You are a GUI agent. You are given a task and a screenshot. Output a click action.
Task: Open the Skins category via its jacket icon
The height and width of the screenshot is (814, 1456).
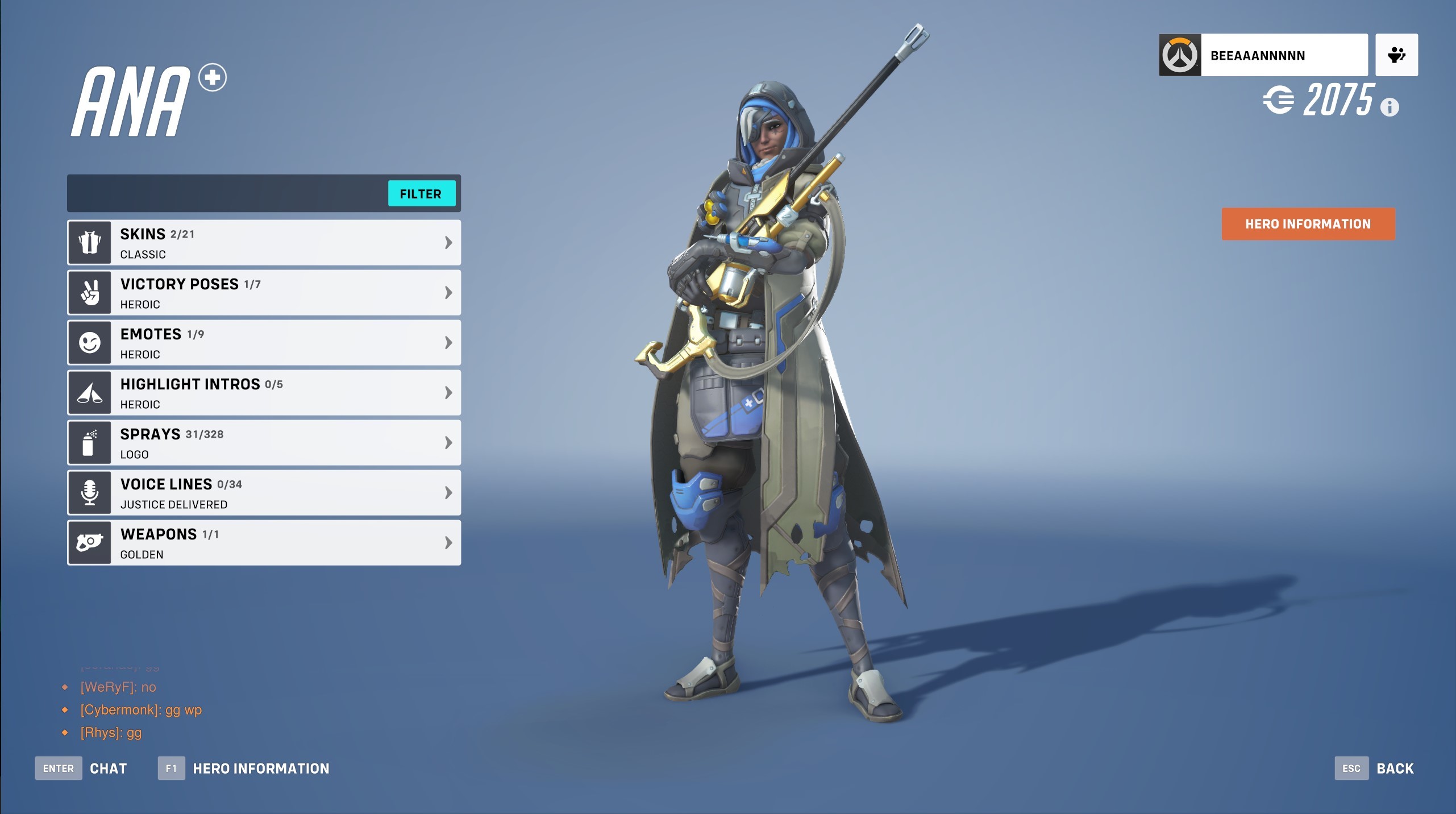coord(90,242)
